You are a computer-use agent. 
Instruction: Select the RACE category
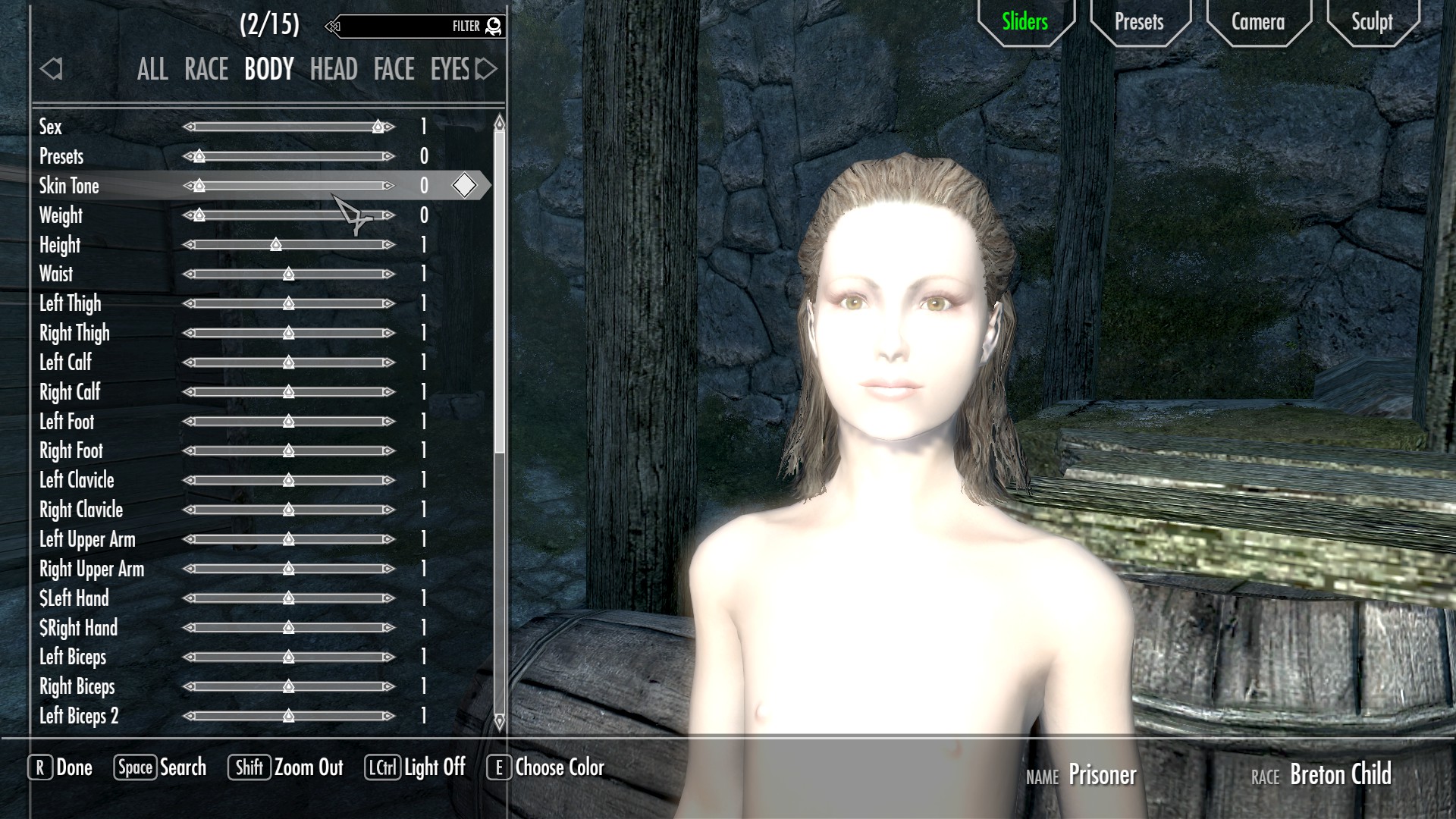coord(206,70)
